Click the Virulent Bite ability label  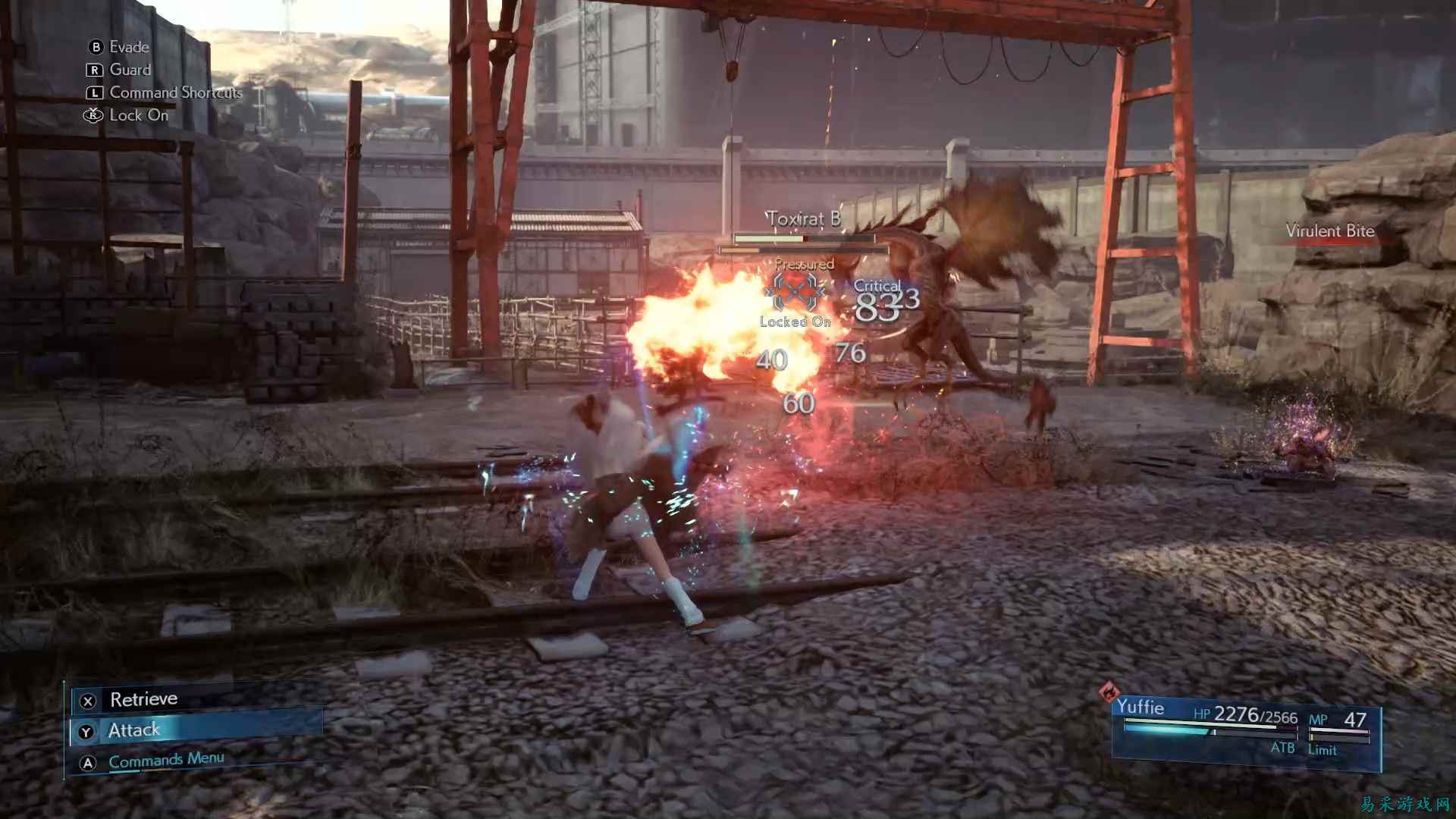pos(1330,231)
